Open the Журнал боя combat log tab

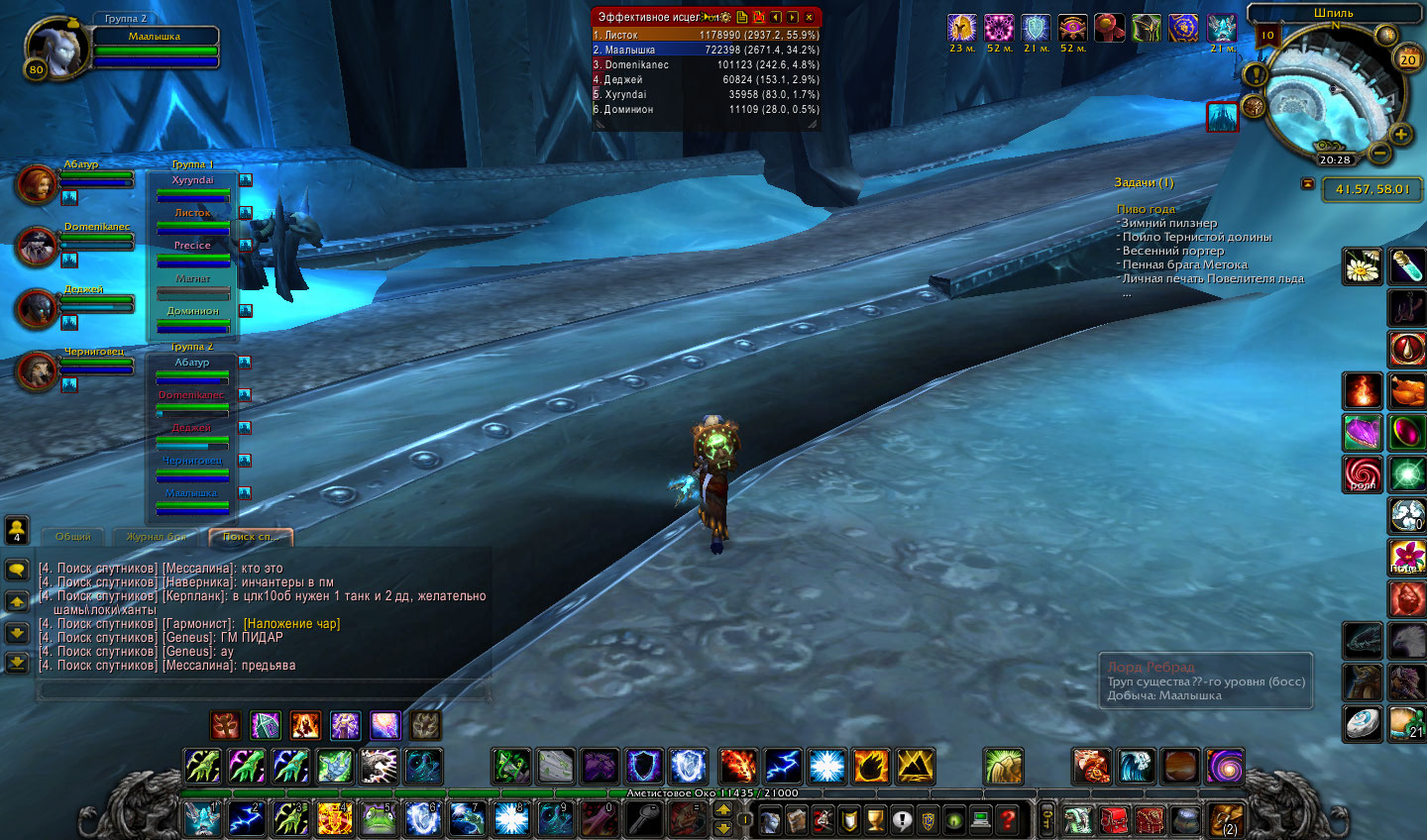coord(155,537)
